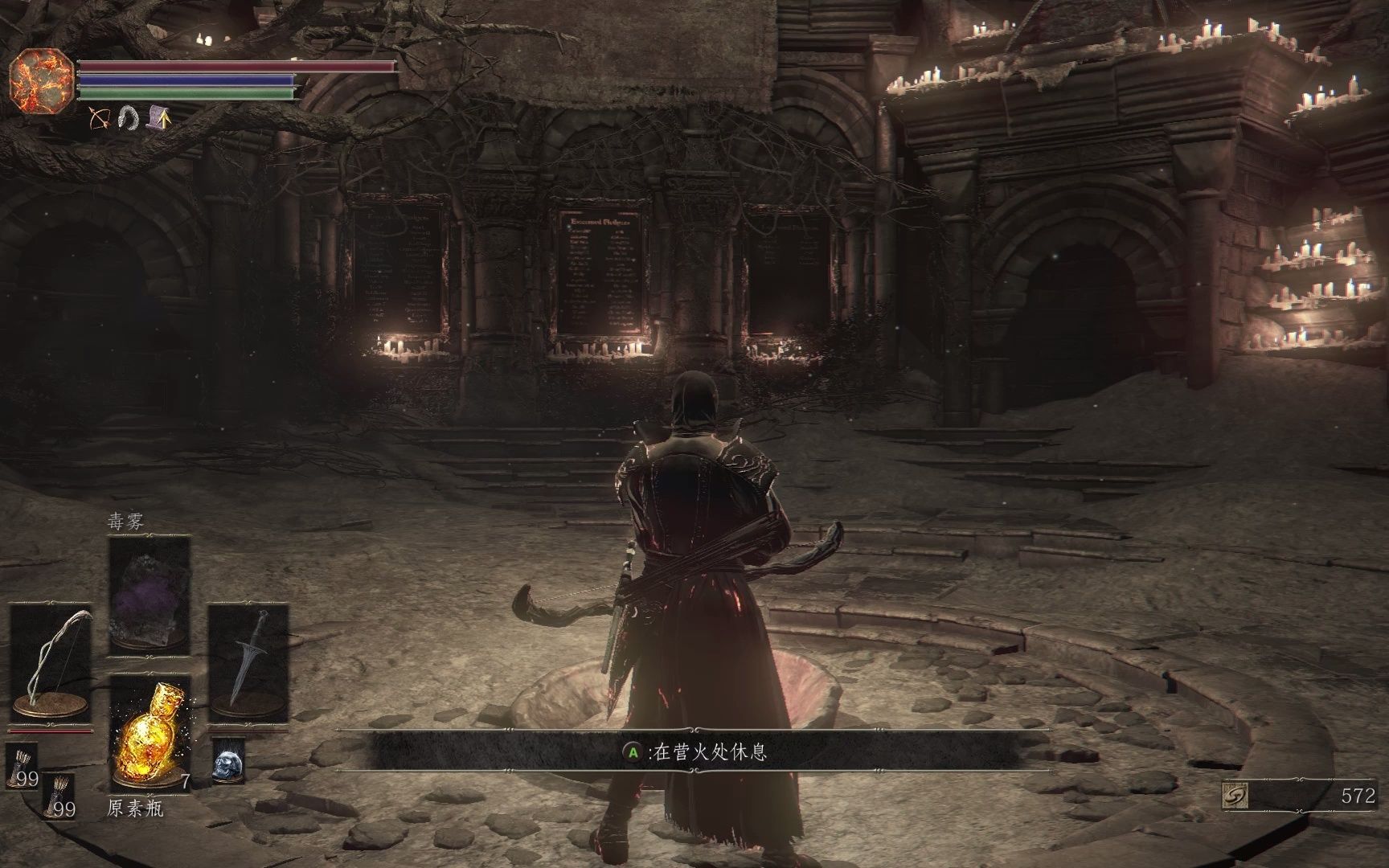Click the bow-and-arrow status effect icon

[100, 118]
